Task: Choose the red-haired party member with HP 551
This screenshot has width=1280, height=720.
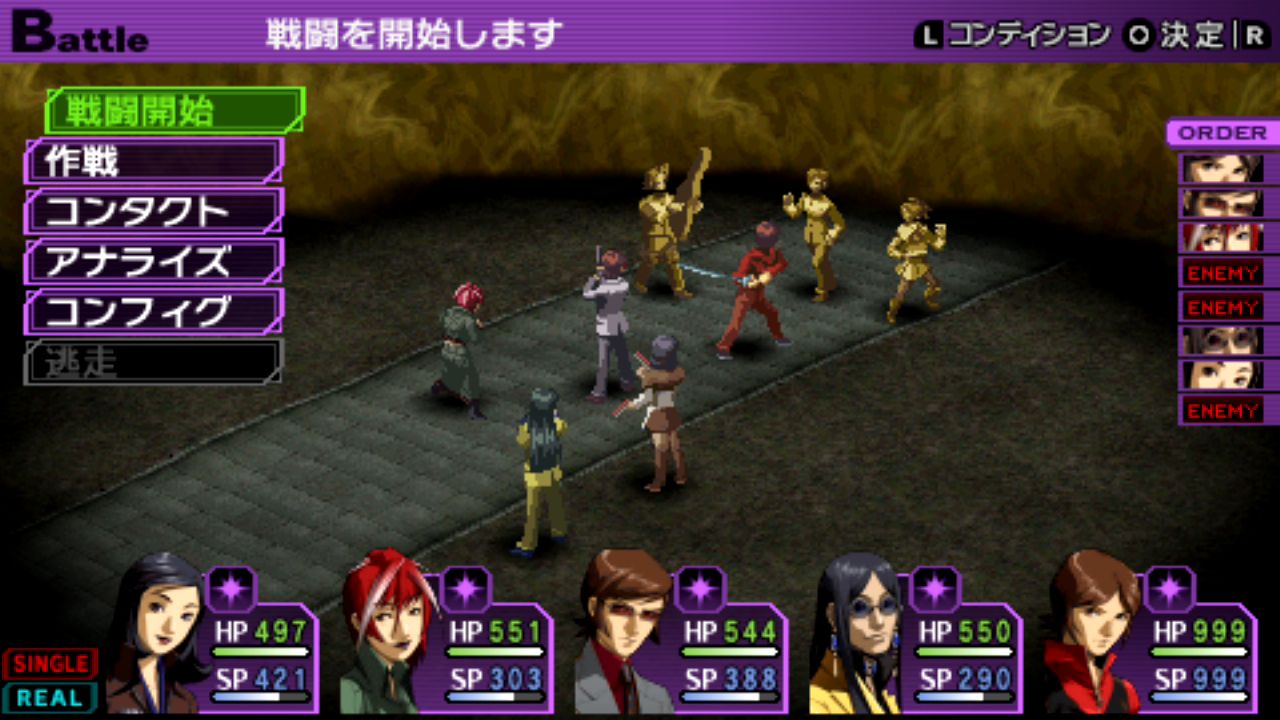Action: pos(447,640)
